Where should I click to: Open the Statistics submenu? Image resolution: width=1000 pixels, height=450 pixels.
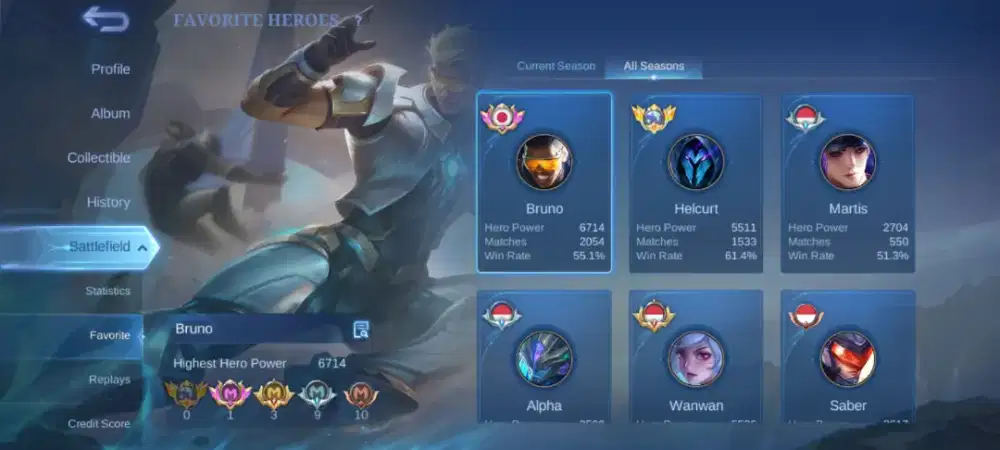click(108, 291)
